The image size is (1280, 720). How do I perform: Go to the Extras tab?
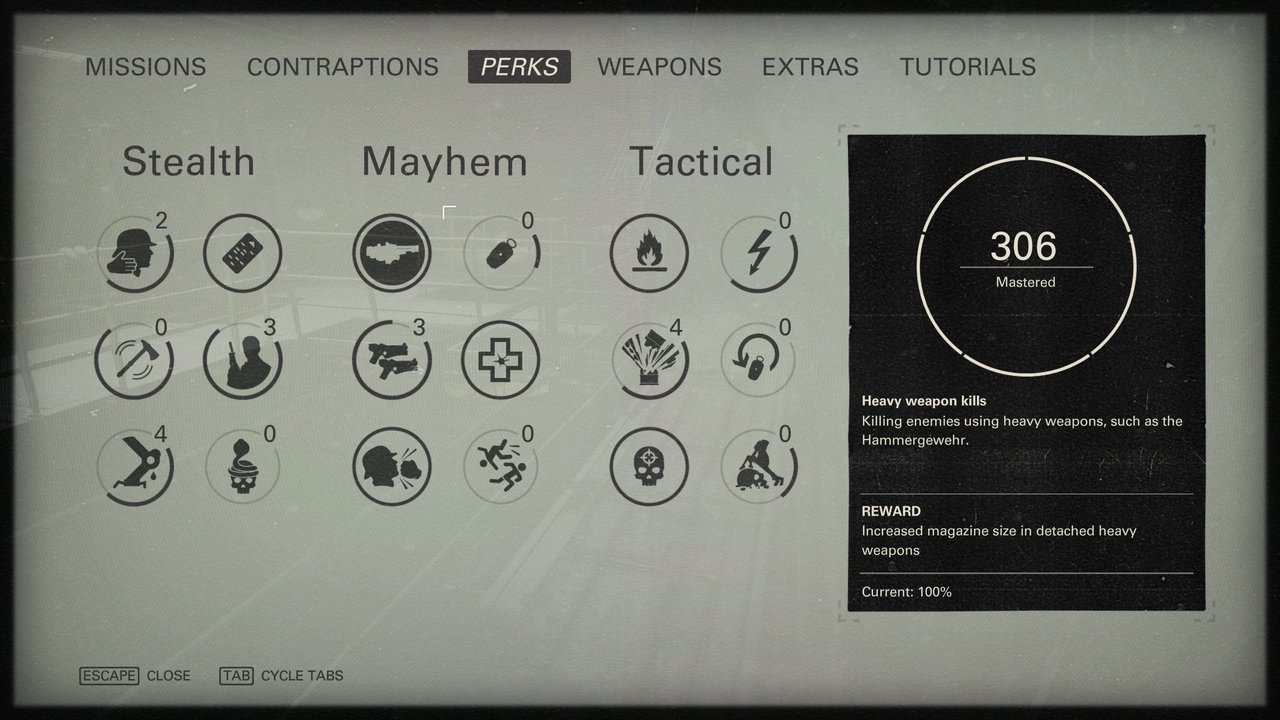(x=810, y=67)
